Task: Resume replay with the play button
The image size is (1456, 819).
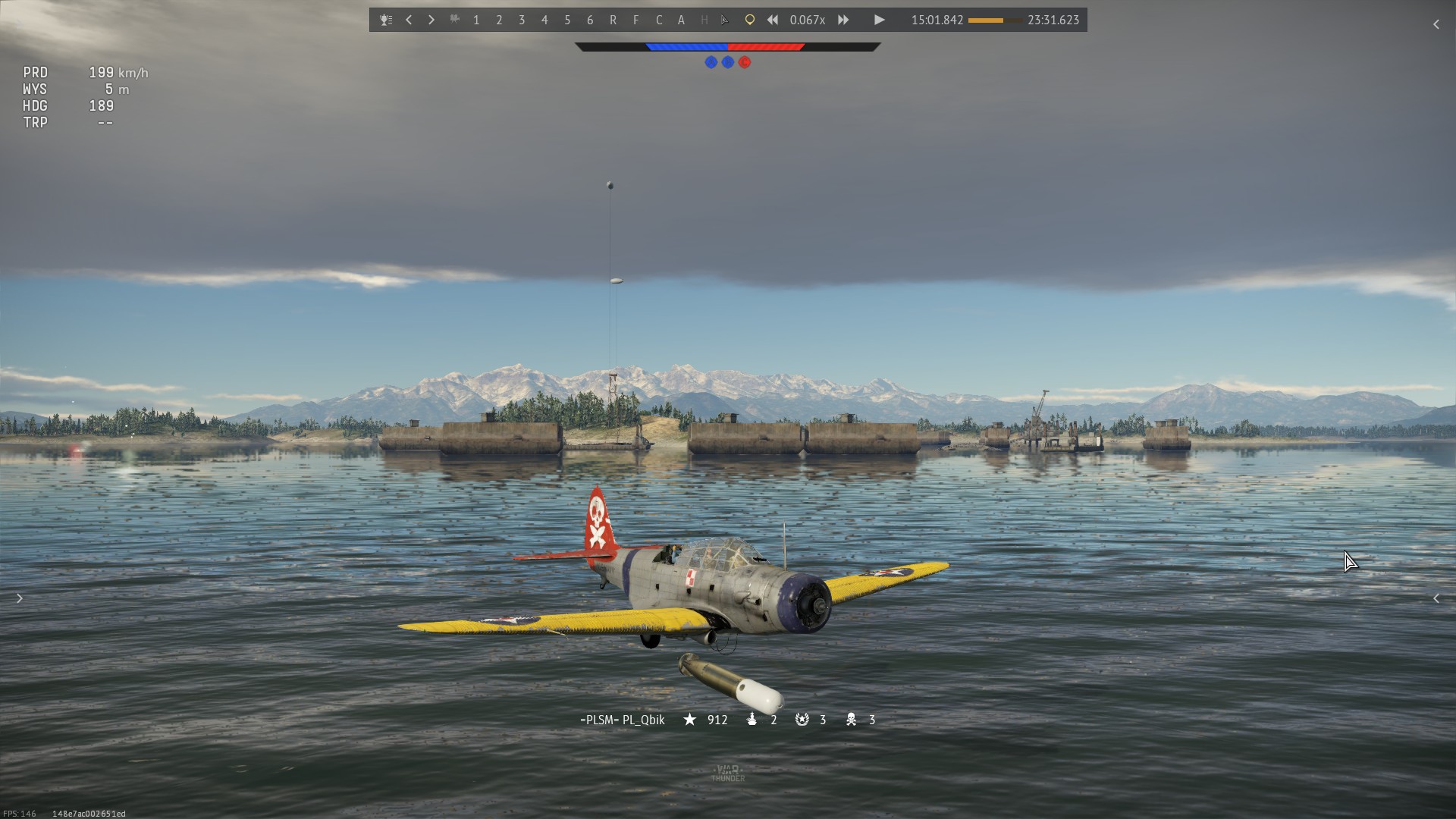Action: [x=879, y=20]
